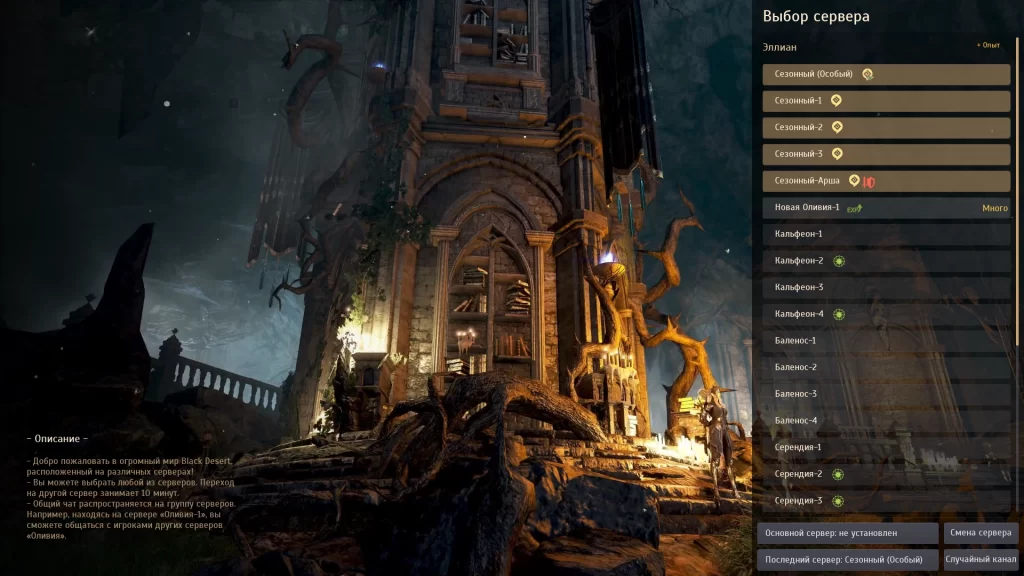Select the Кальфеон-1 server

click(886, 234)
